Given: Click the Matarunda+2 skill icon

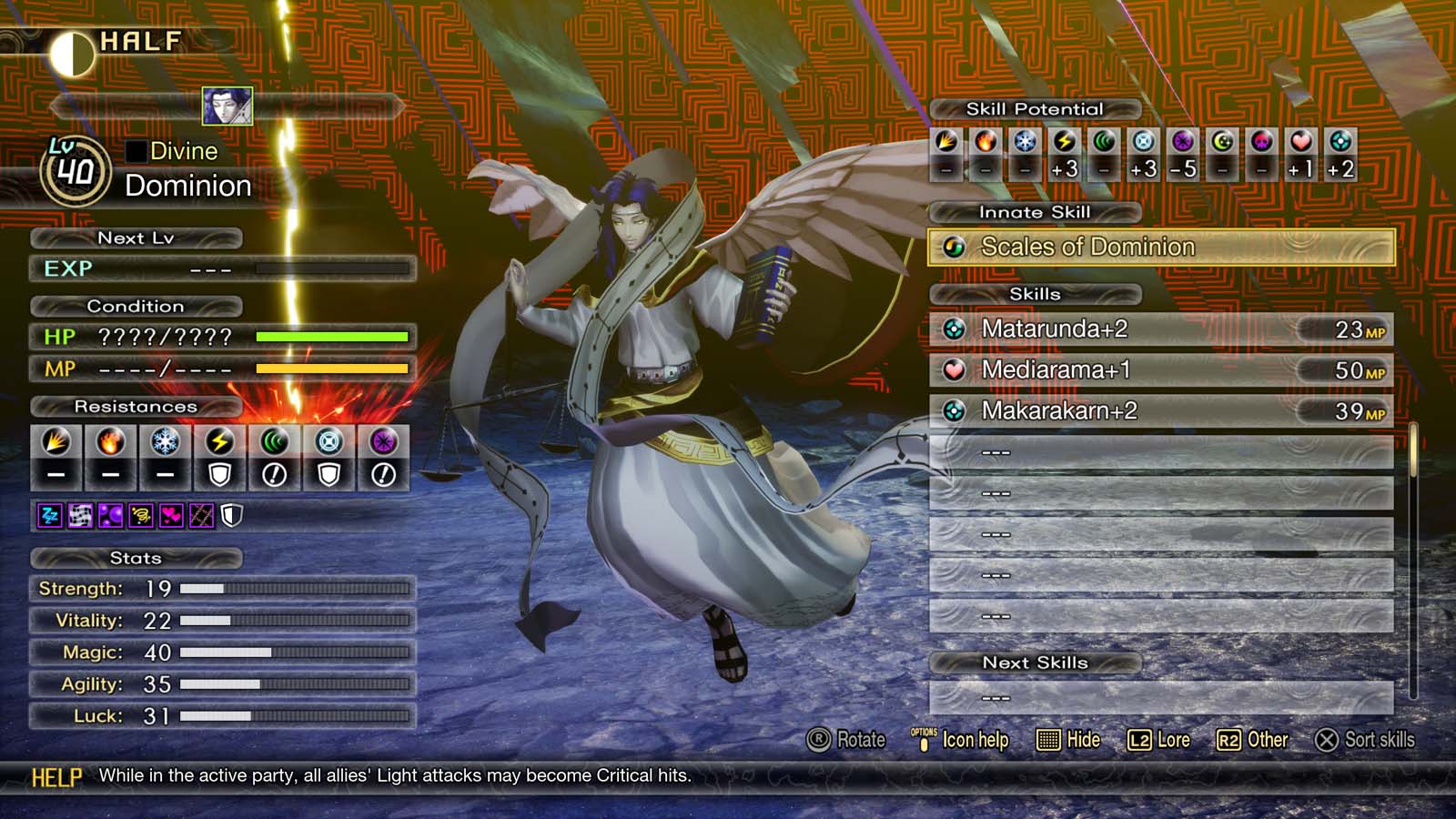Looking at the screenshot, I should [x=954, y=329].
